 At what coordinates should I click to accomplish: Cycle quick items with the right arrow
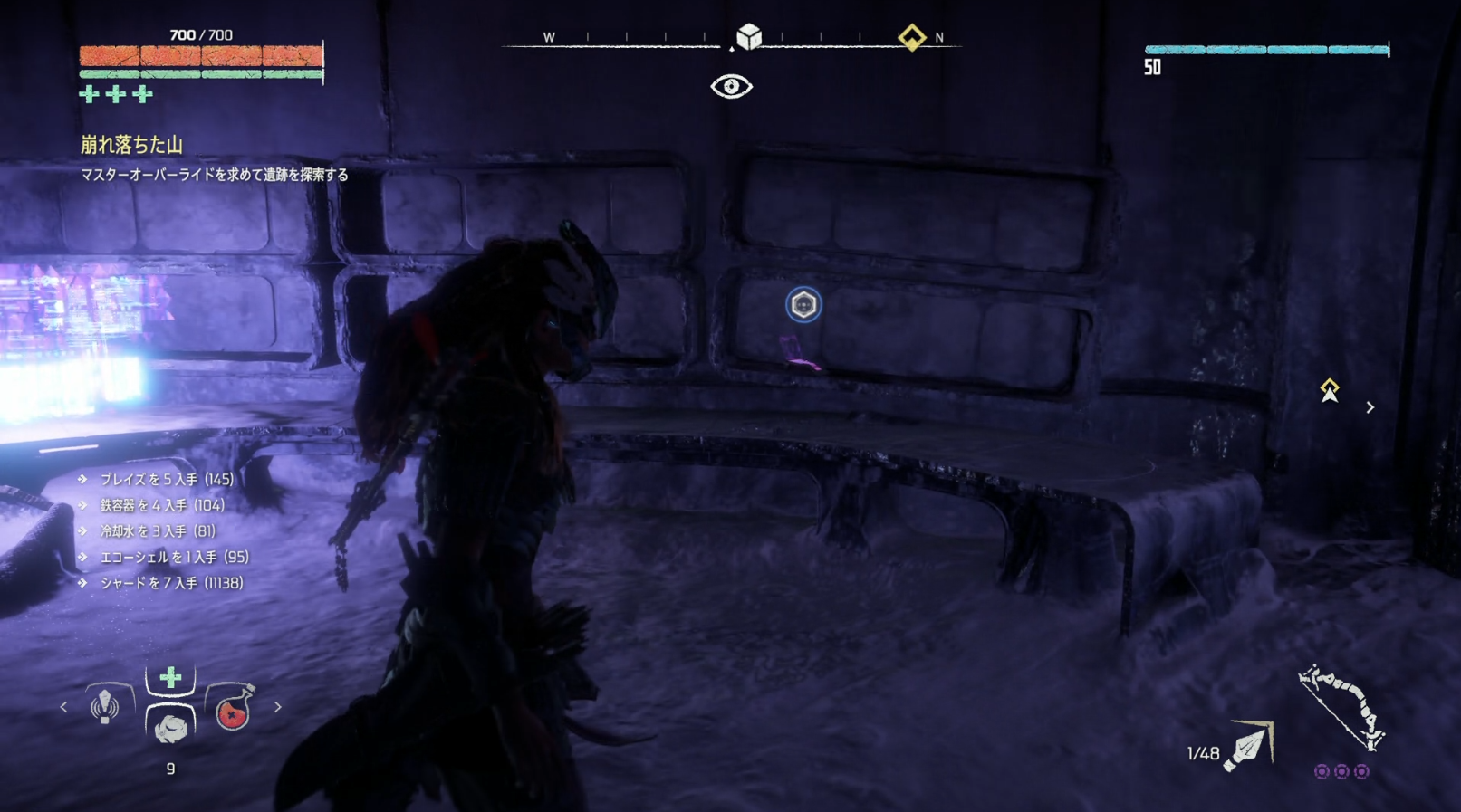(x=278, y=707)
